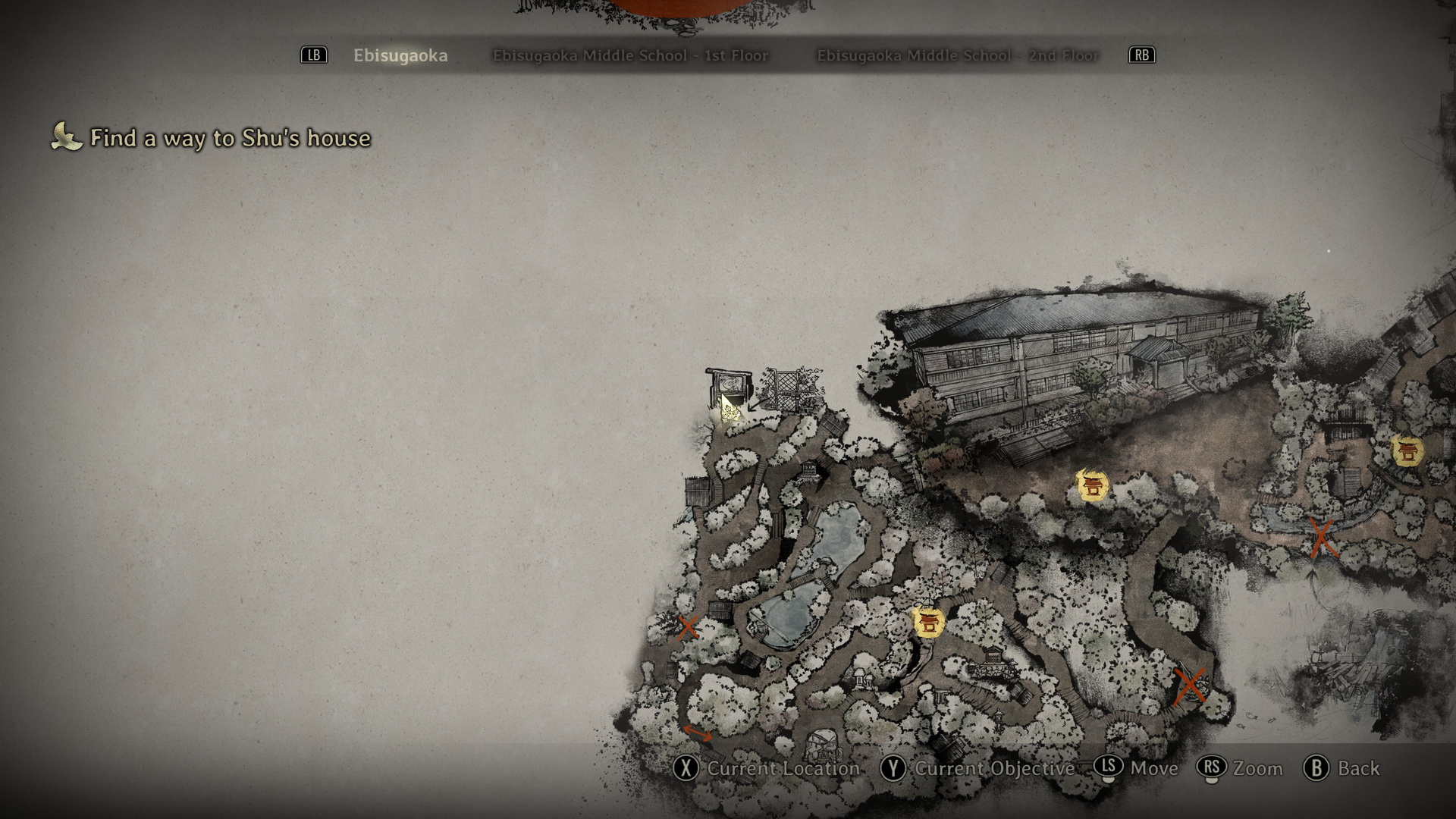Click the 'Find a way to Shu's house' objective

[x=230, y=138]
